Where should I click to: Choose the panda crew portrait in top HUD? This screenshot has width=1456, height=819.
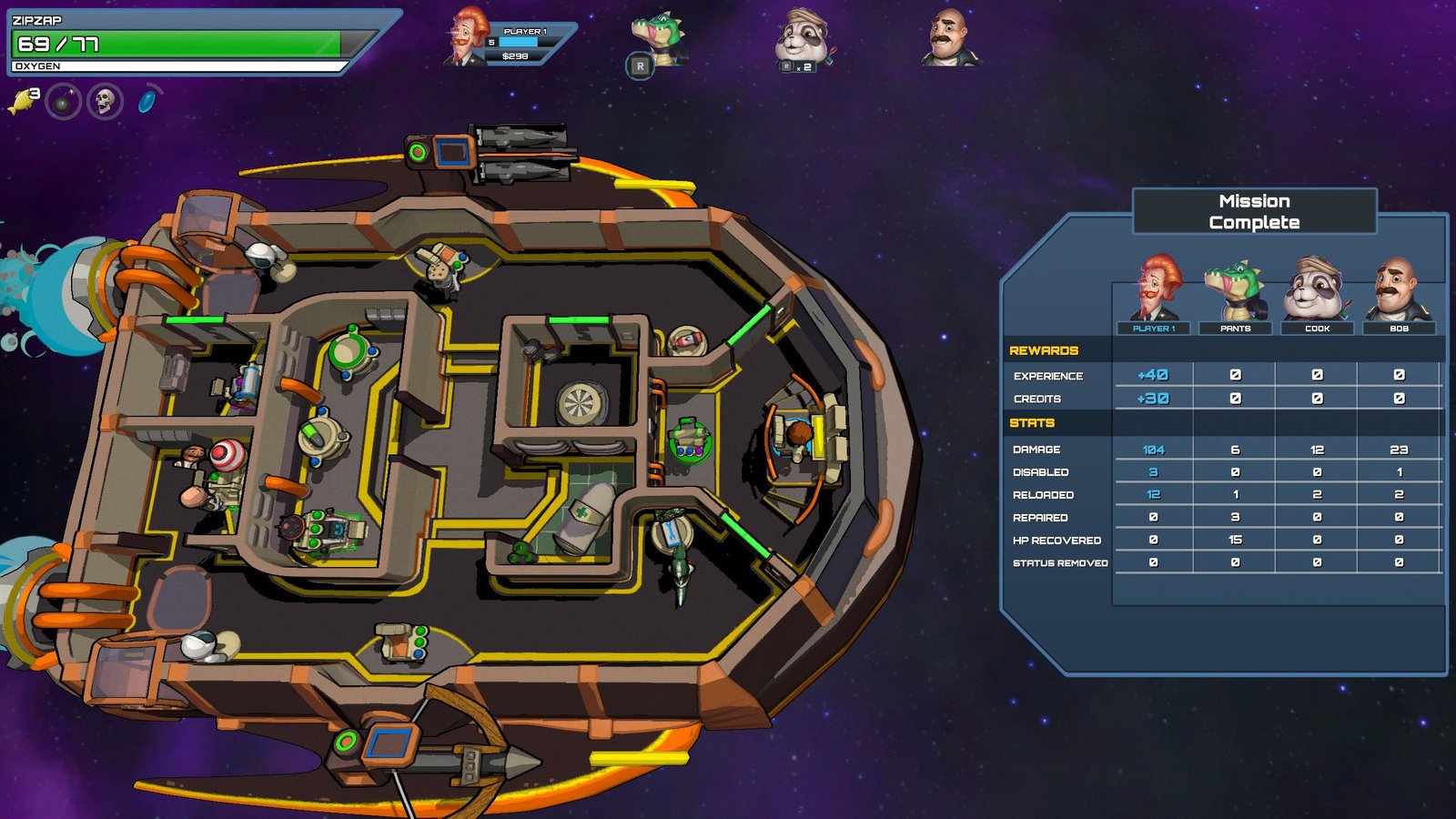click(802, 38)
